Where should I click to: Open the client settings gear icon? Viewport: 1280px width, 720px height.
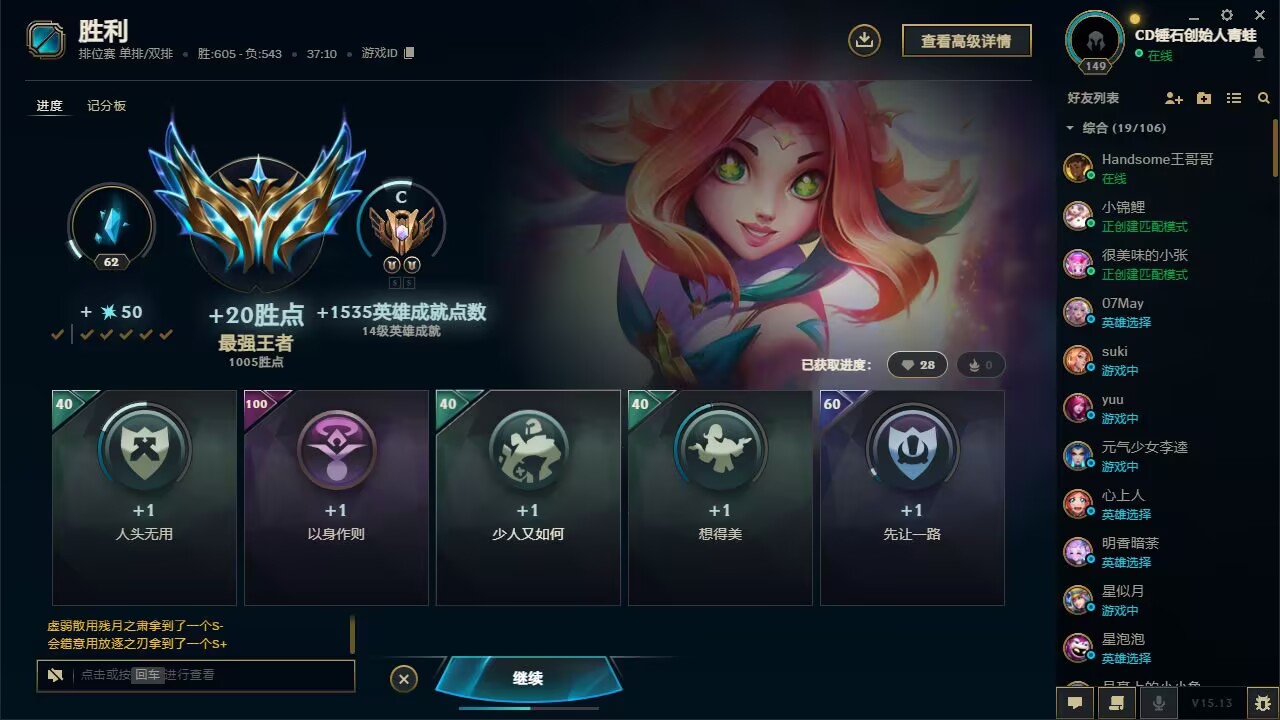(x=1227, y=15)
